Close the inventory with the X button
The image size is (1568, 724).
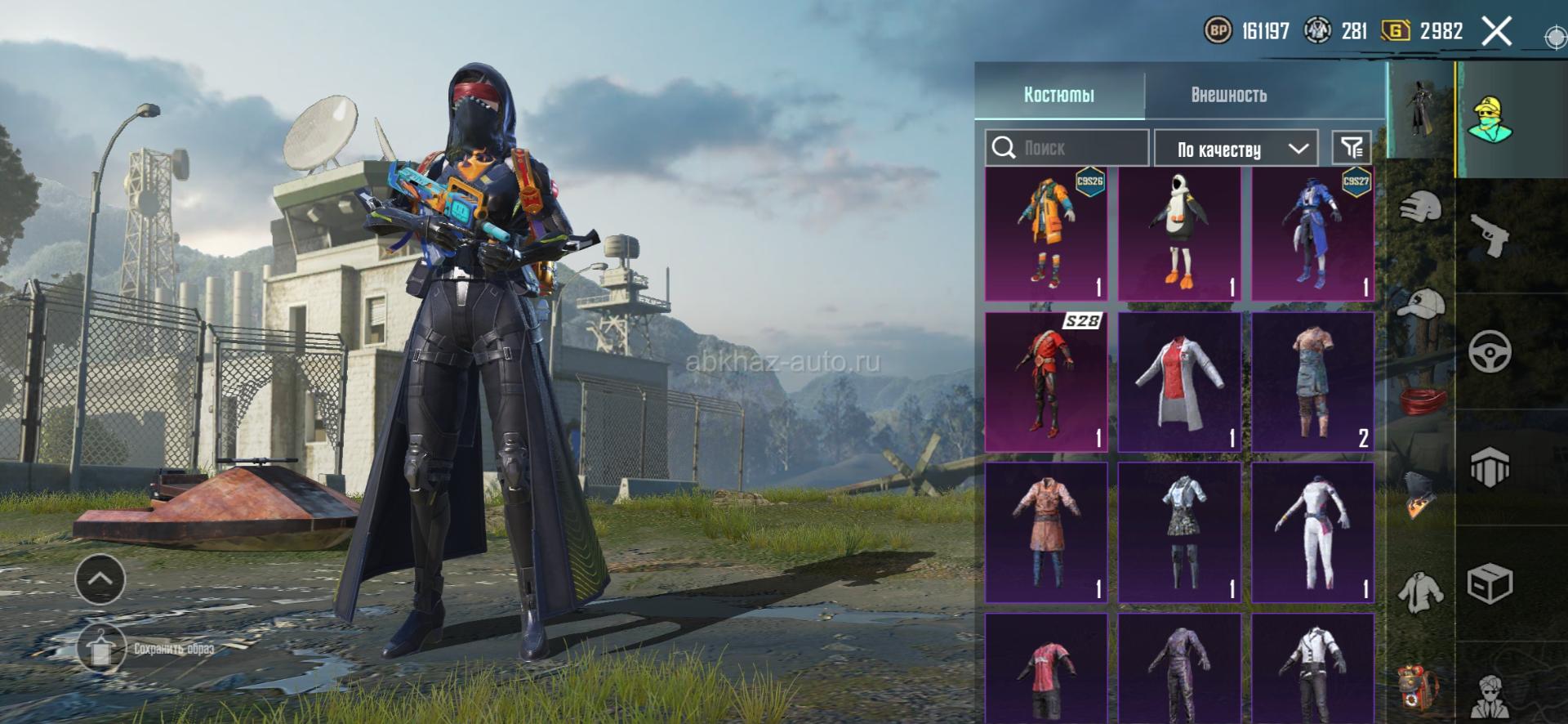pos(1496,32)
